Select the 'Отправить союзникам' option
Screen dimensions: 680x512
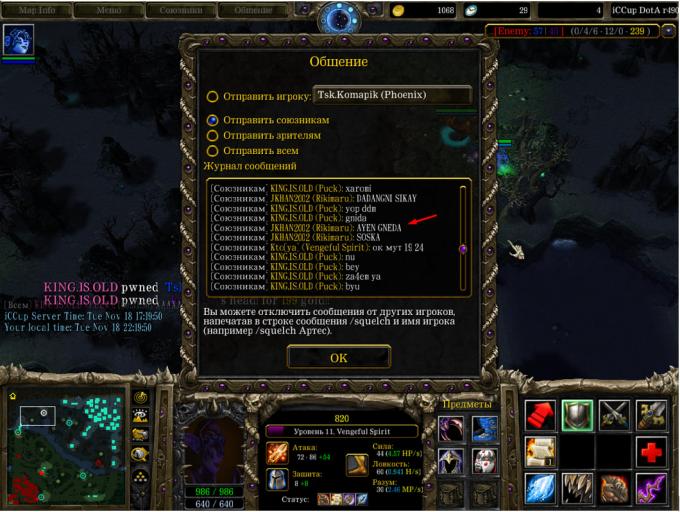212,119
